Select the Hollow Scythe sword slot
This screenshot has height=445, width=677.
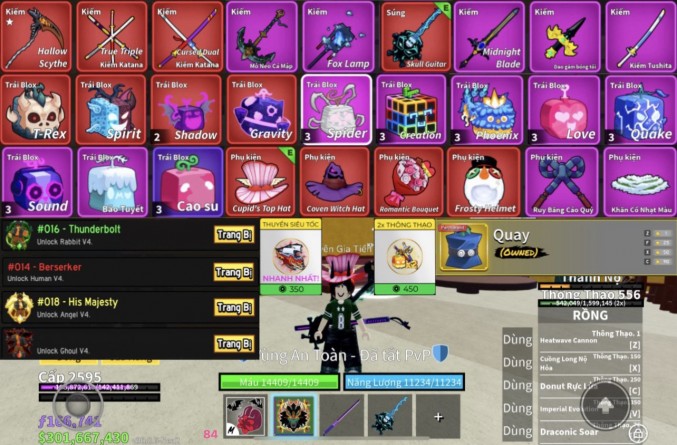coord(36,36)
